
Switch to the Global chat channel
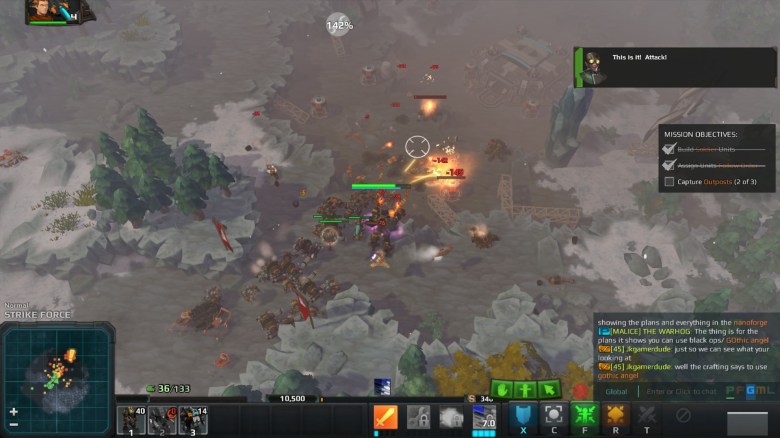tap(616, 391)
